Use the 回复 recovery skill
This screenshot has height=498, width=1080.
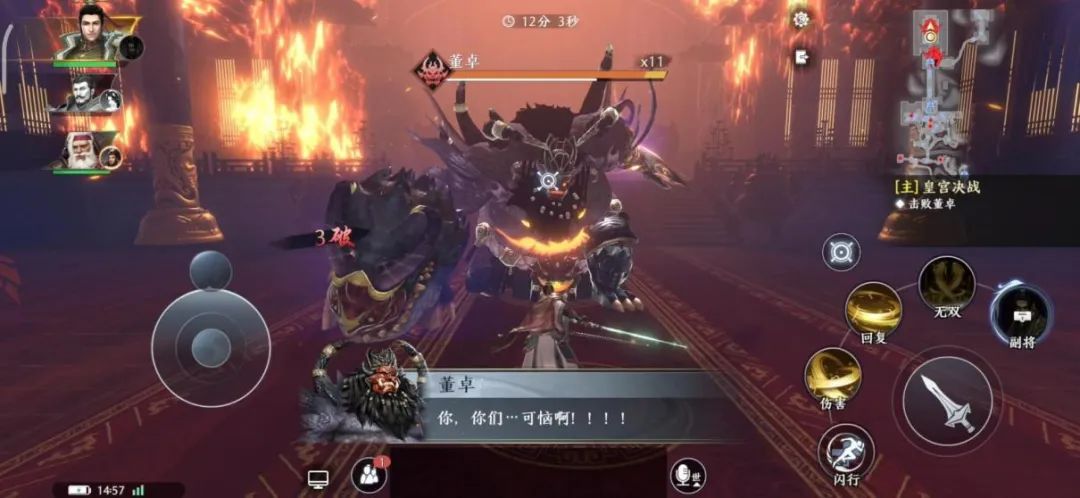pos(874,311)
